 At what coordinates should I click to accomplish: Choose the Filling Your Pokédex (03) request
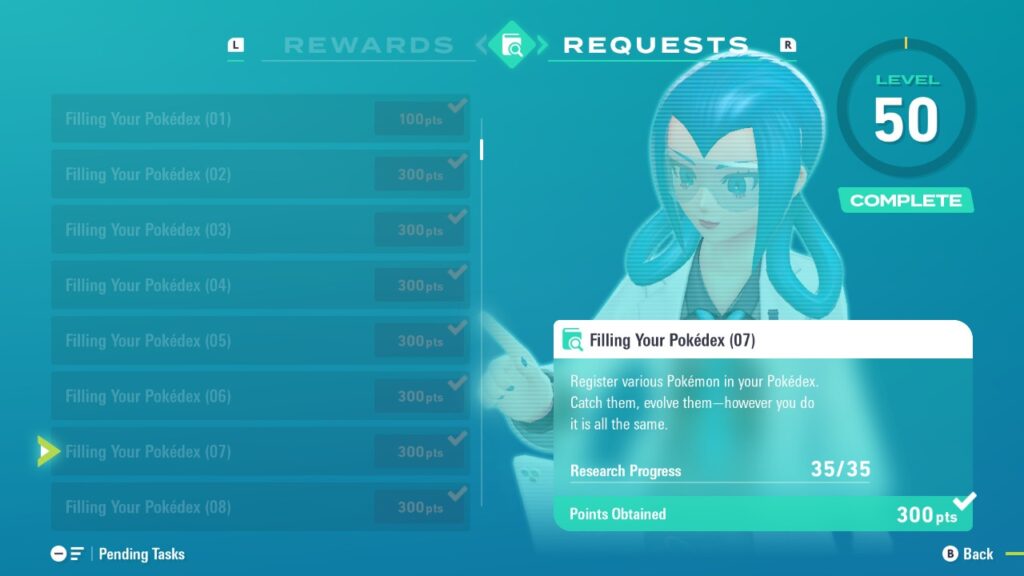(x=260, y=230)
